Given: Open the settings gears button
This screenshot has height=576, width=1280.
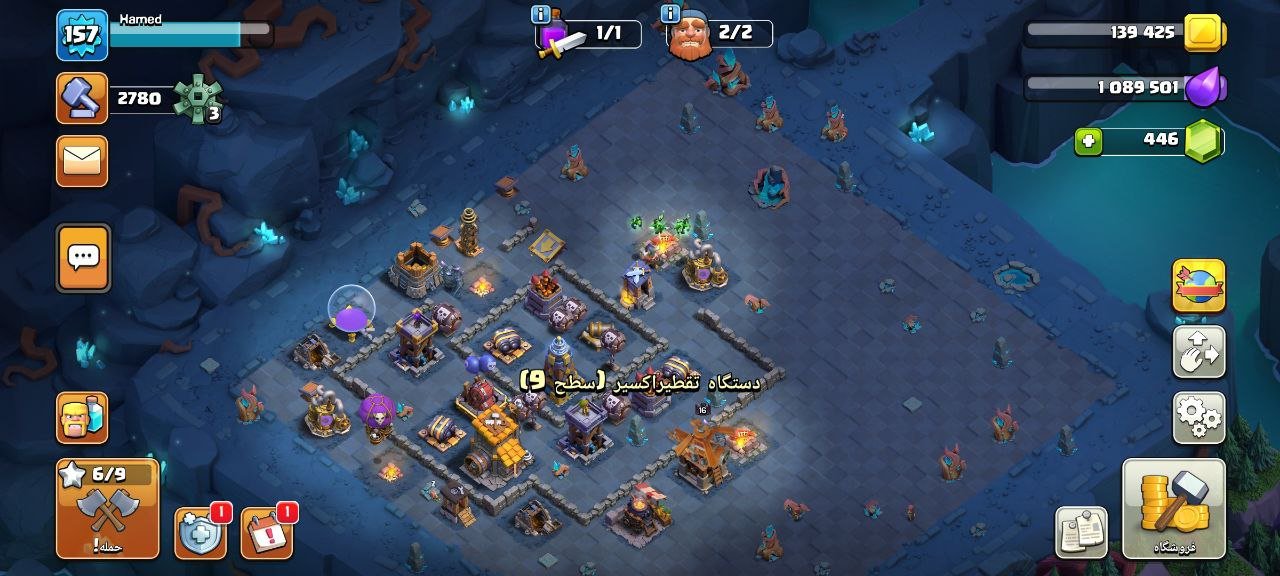Looking at the screenshot, I should click(1198, 417).
